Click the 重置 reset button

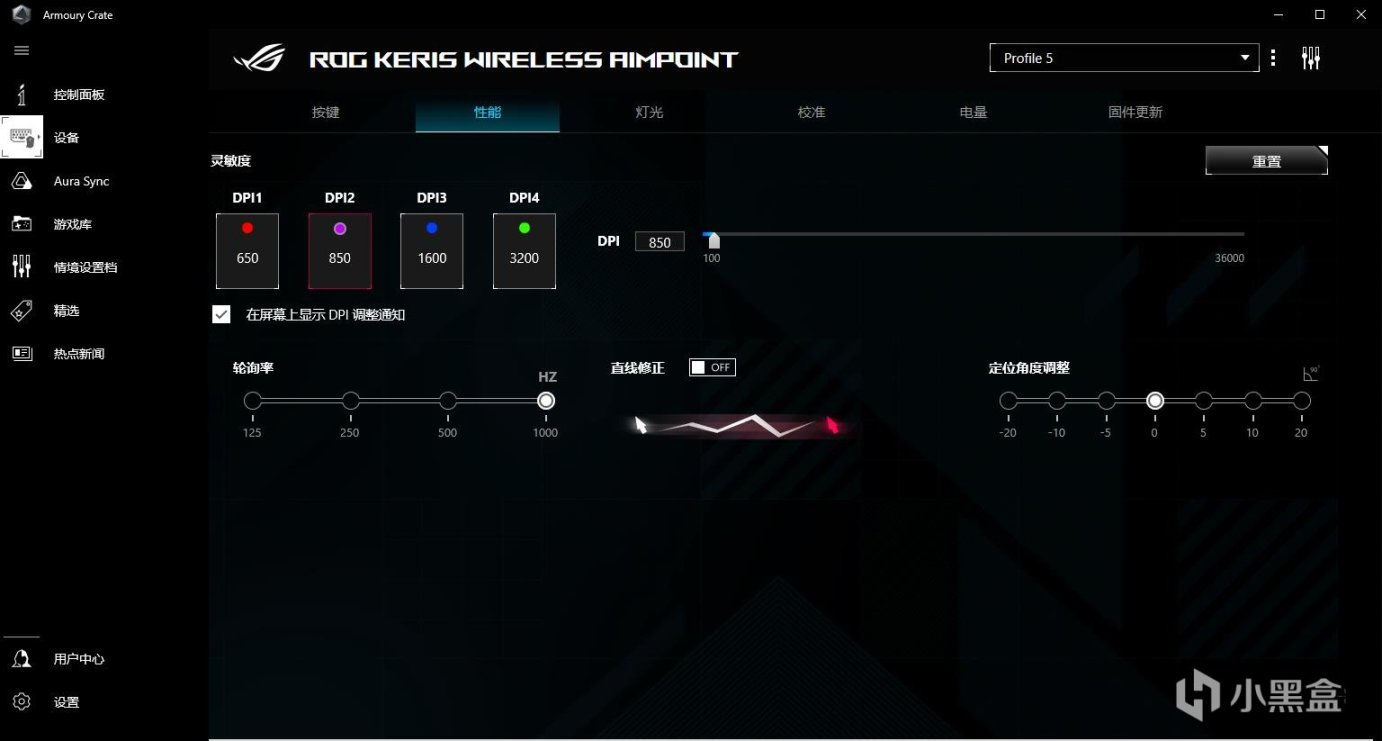point(1265,160)
